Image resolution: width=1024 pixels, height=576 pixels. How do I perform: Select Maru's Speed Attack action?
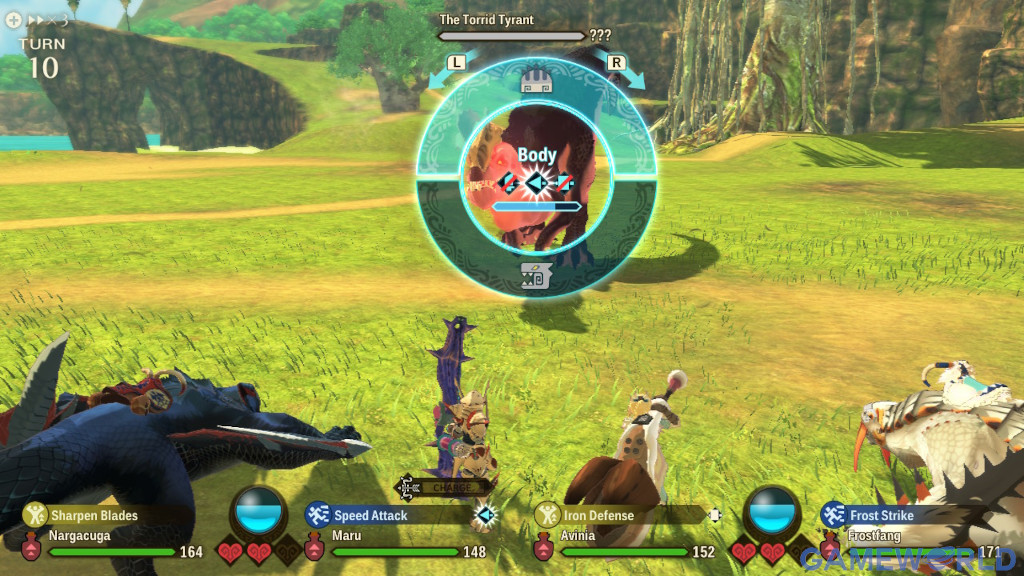pos(371,515)
